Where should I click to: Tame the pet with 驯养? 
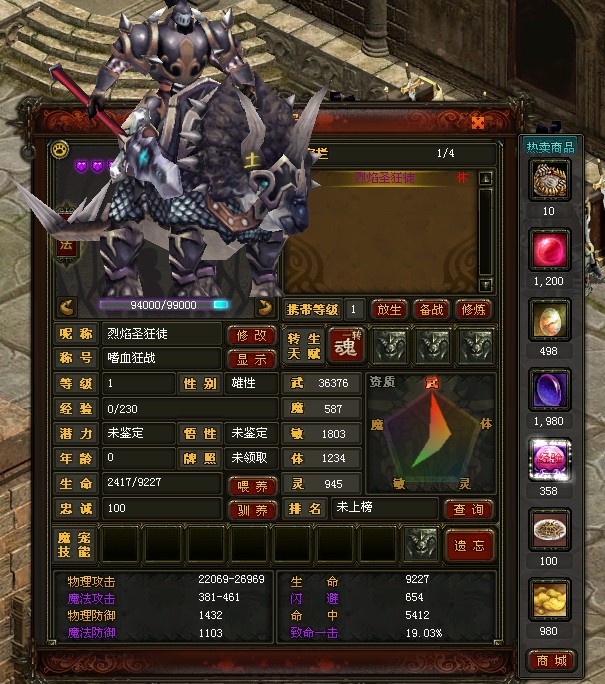(252, 510)
